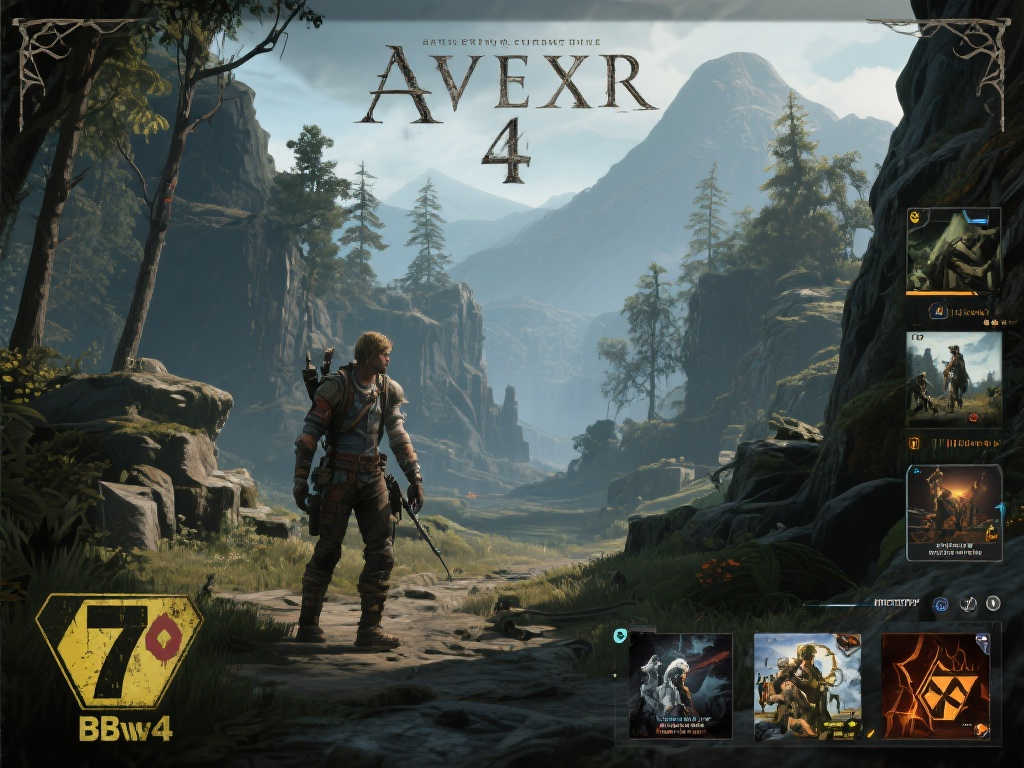Choose the orange cracked emblem tile
The height and width of the screenshot is (768, 1024).
tap(935, 686)
